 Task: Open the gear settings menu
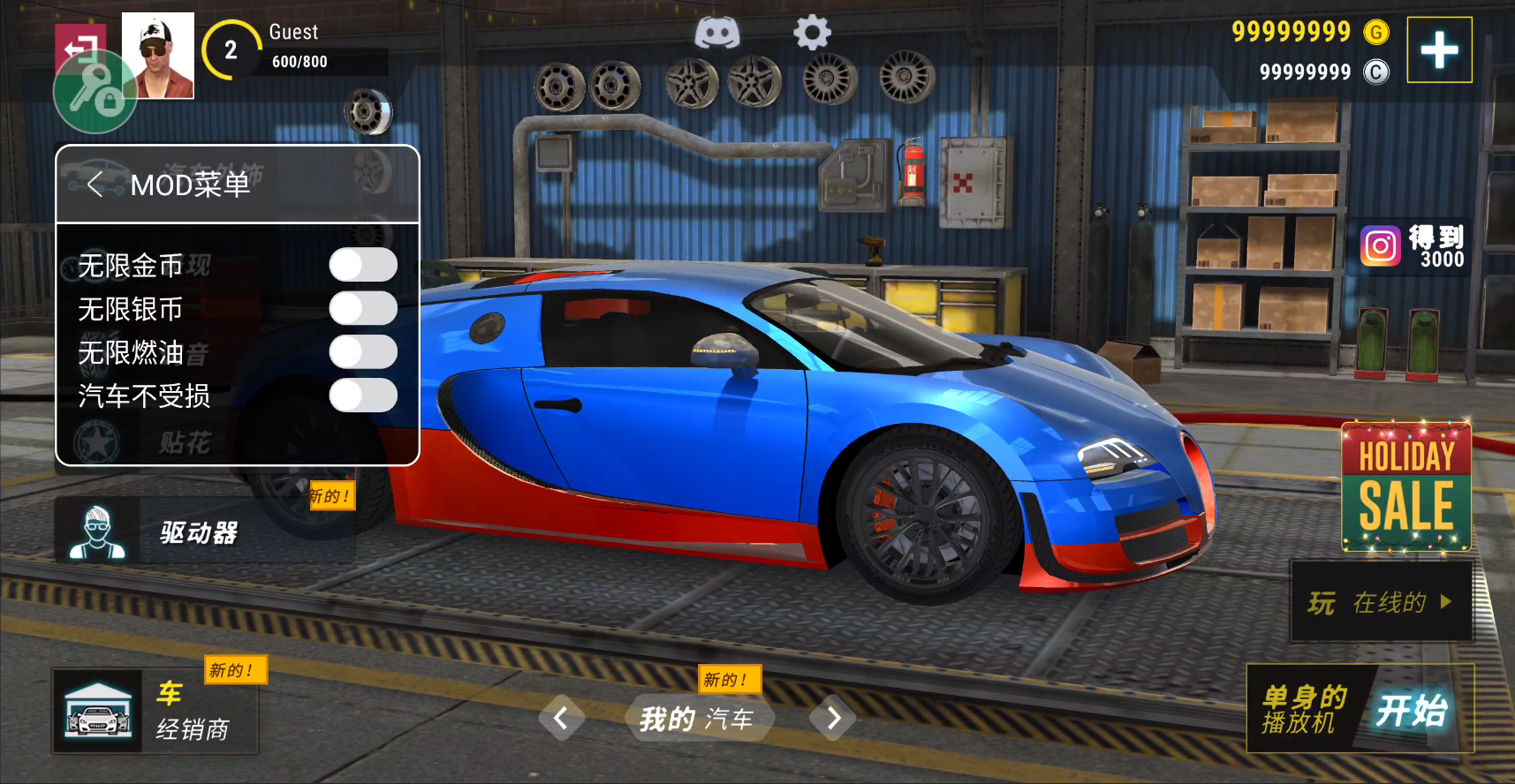812,34
